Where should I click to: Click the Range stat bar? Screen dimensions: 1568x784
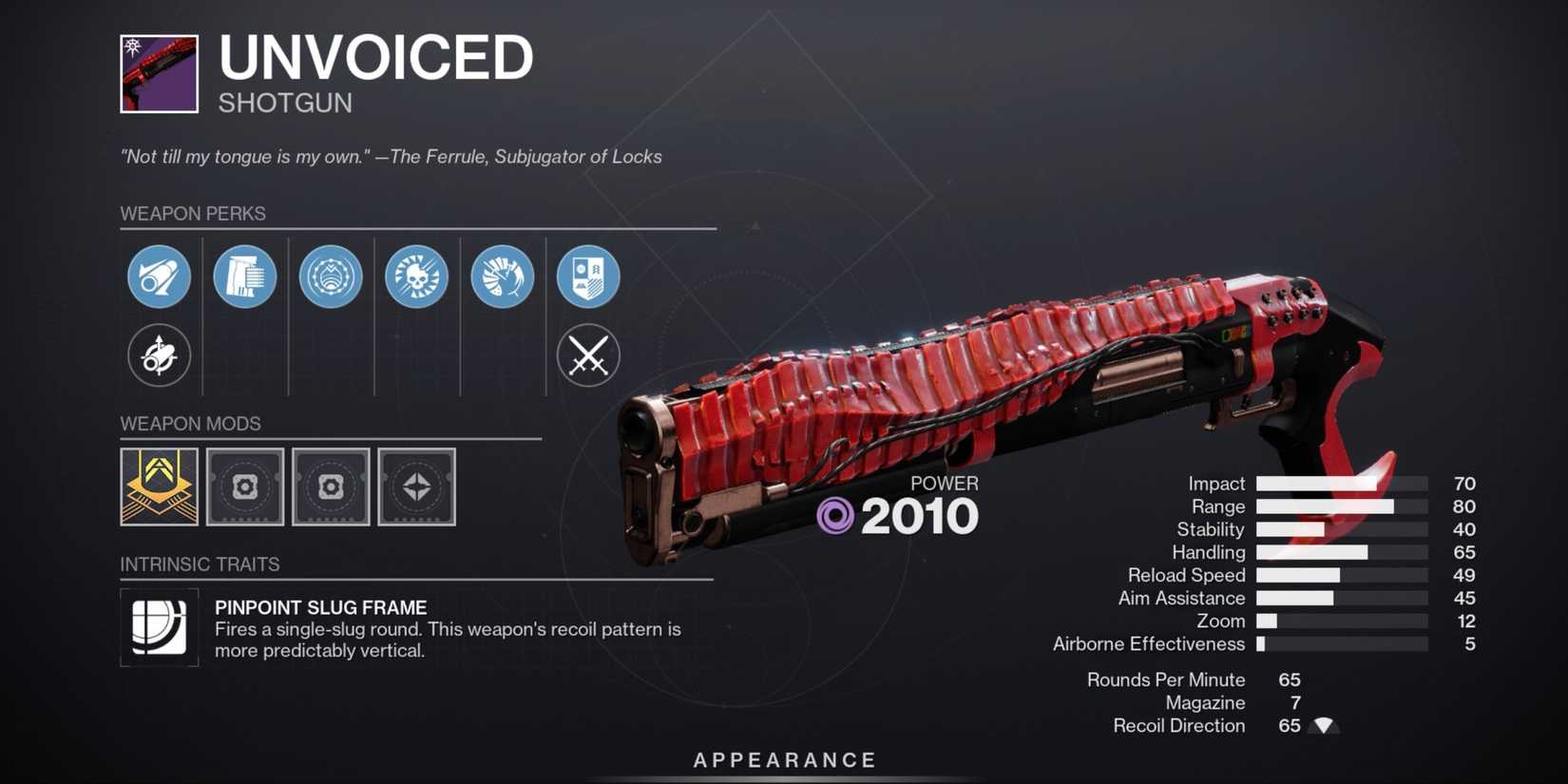click(1340, 507)
